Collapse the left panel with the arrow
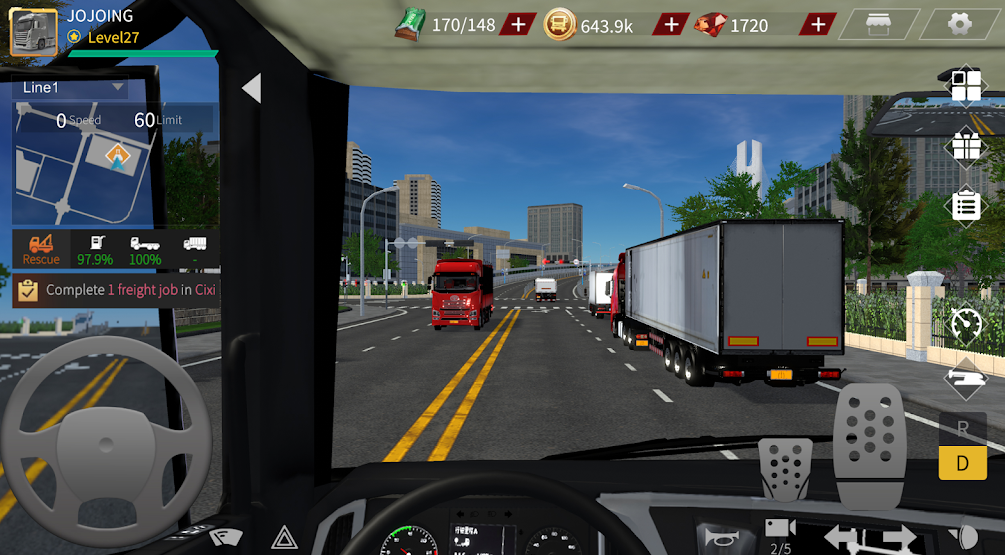 [x=251, y=89]
